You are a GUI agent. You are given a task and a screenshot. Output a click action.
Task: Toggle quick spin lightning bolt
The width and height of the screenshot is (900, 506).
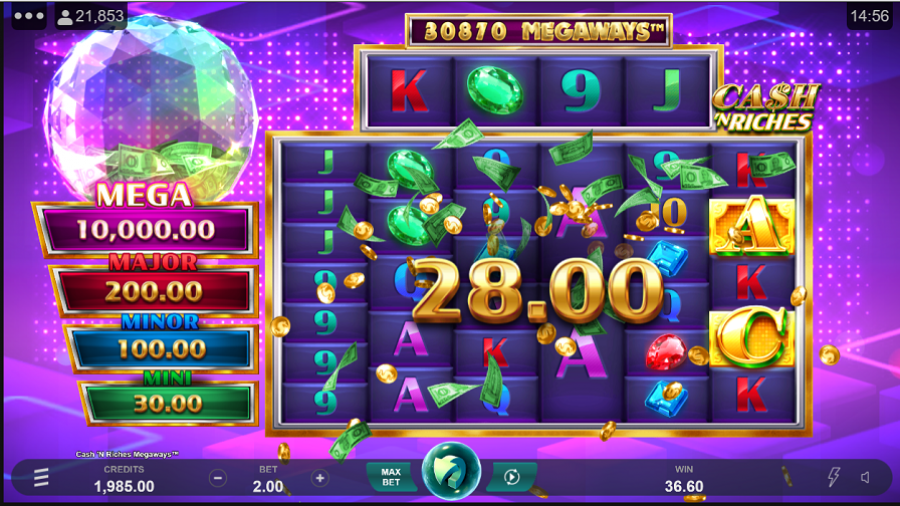(834, 478)
